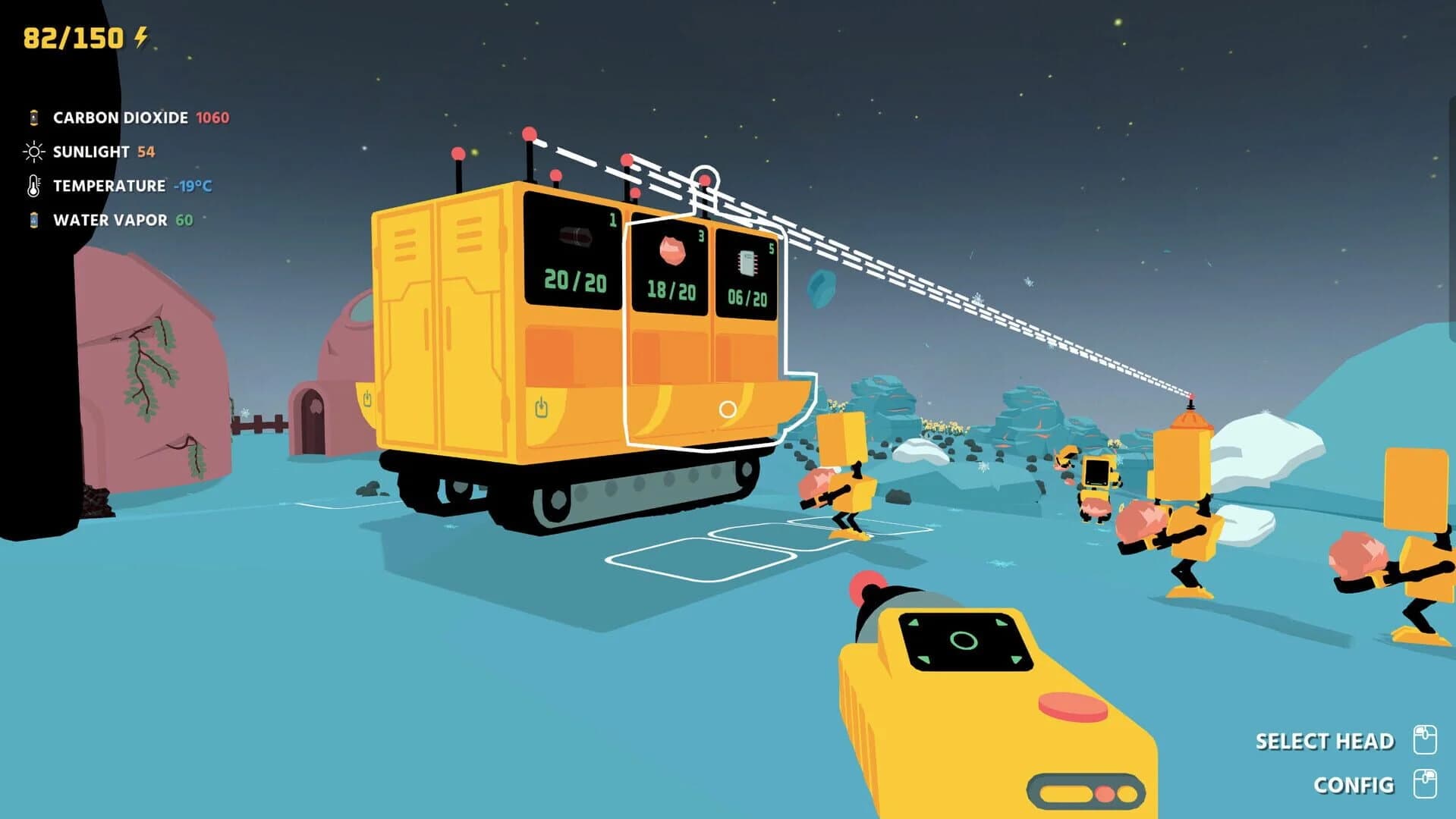Open SELECT HEAD

click(x=1324, y=741)
